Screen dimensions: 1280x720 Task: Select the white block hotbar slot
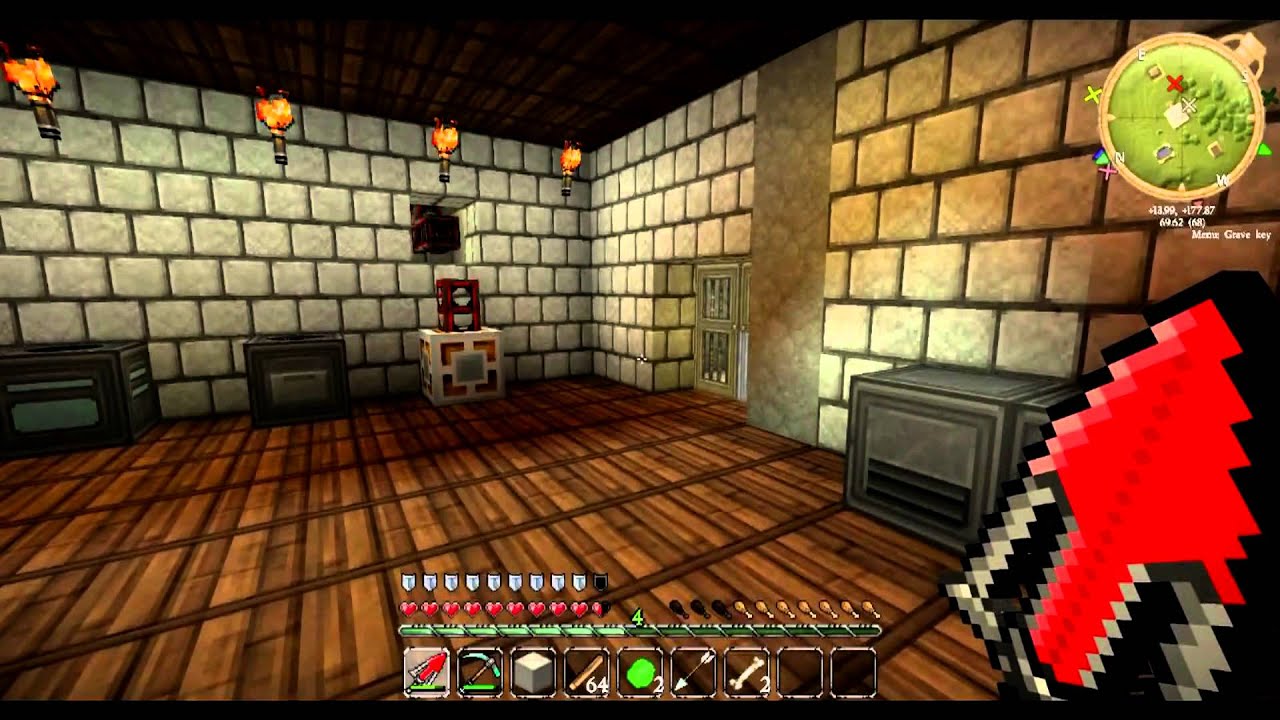533,673
